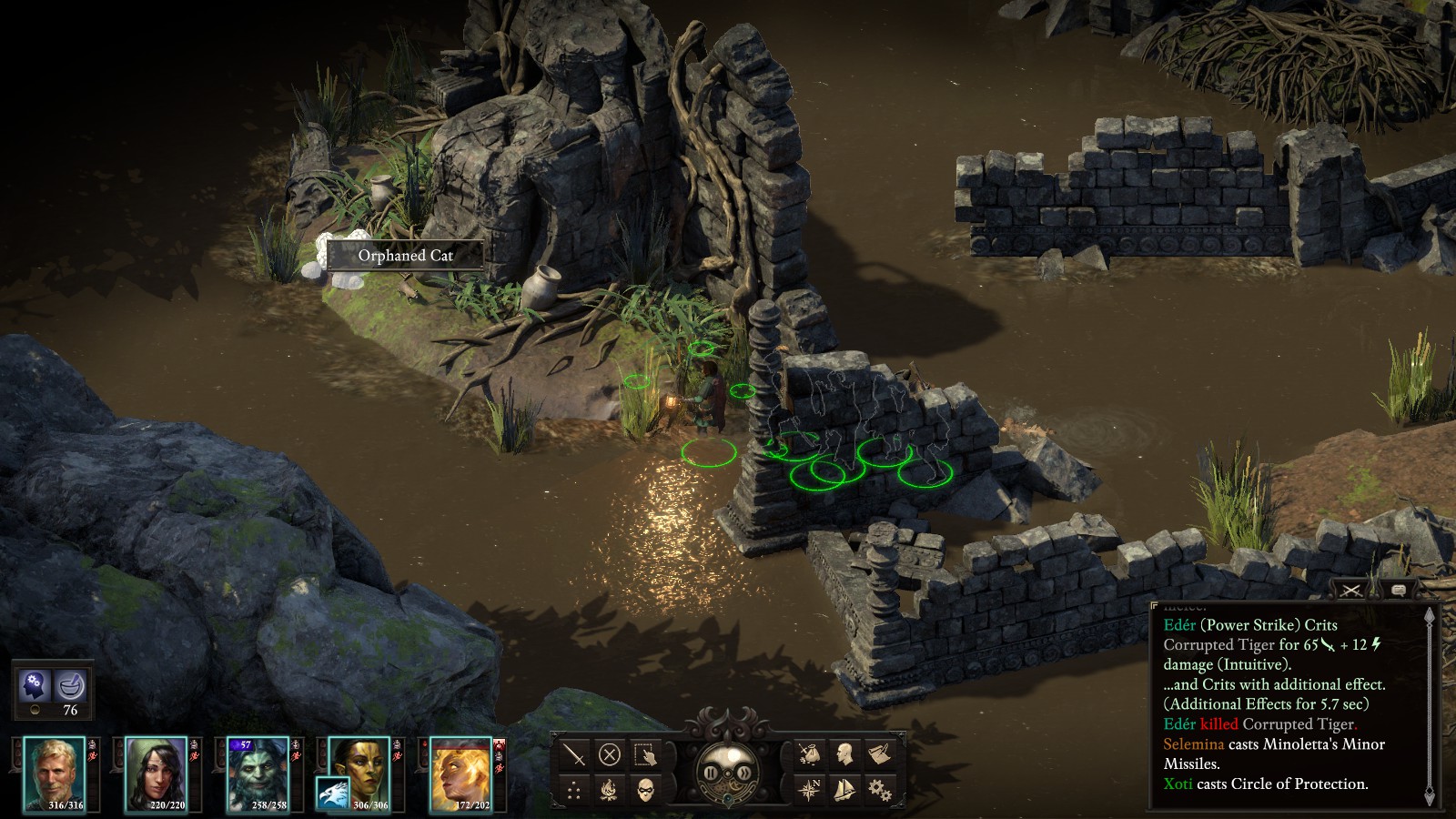Select the white eagle animal companion portrait

tap(333, 794)
